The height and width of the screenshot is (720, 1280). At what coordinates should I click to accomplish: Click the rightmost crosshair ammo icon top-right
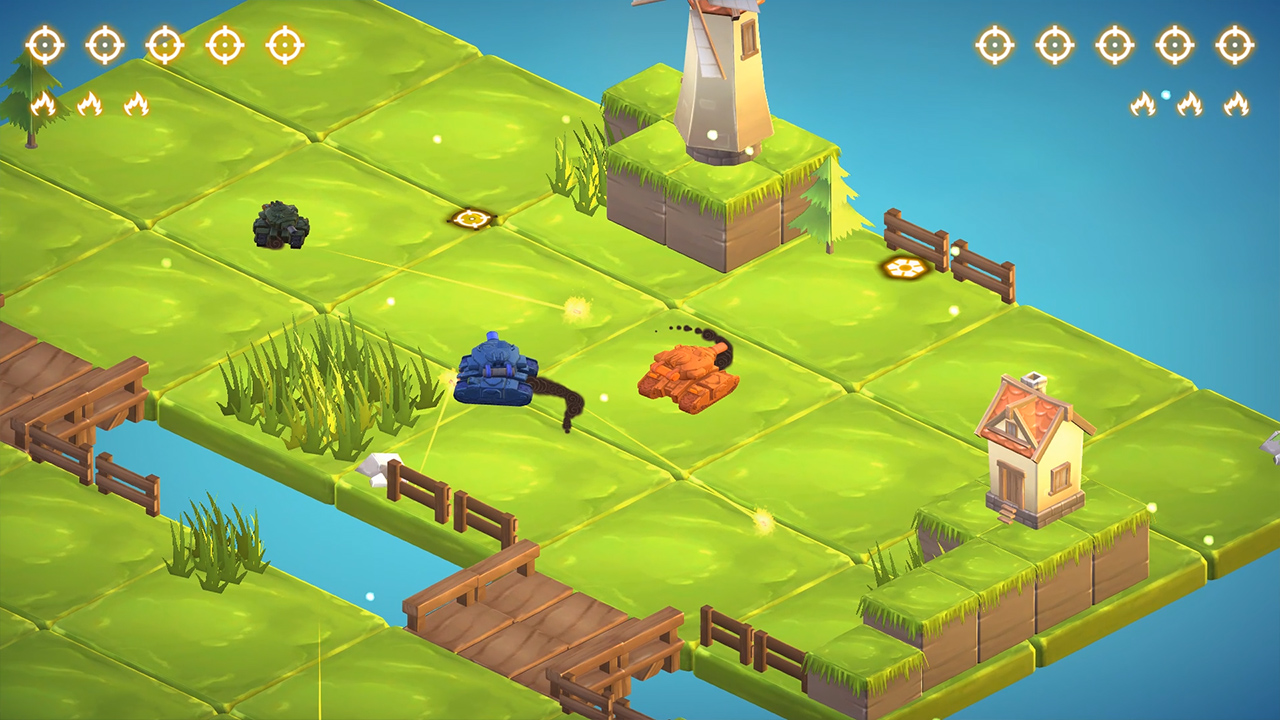1236,44
